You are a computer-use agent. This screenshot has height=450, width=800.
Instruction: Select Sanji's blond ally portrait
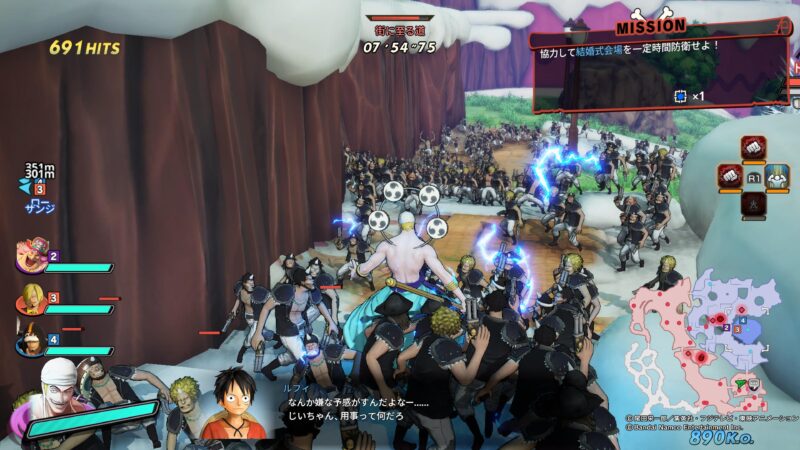[x=32, y=299]
